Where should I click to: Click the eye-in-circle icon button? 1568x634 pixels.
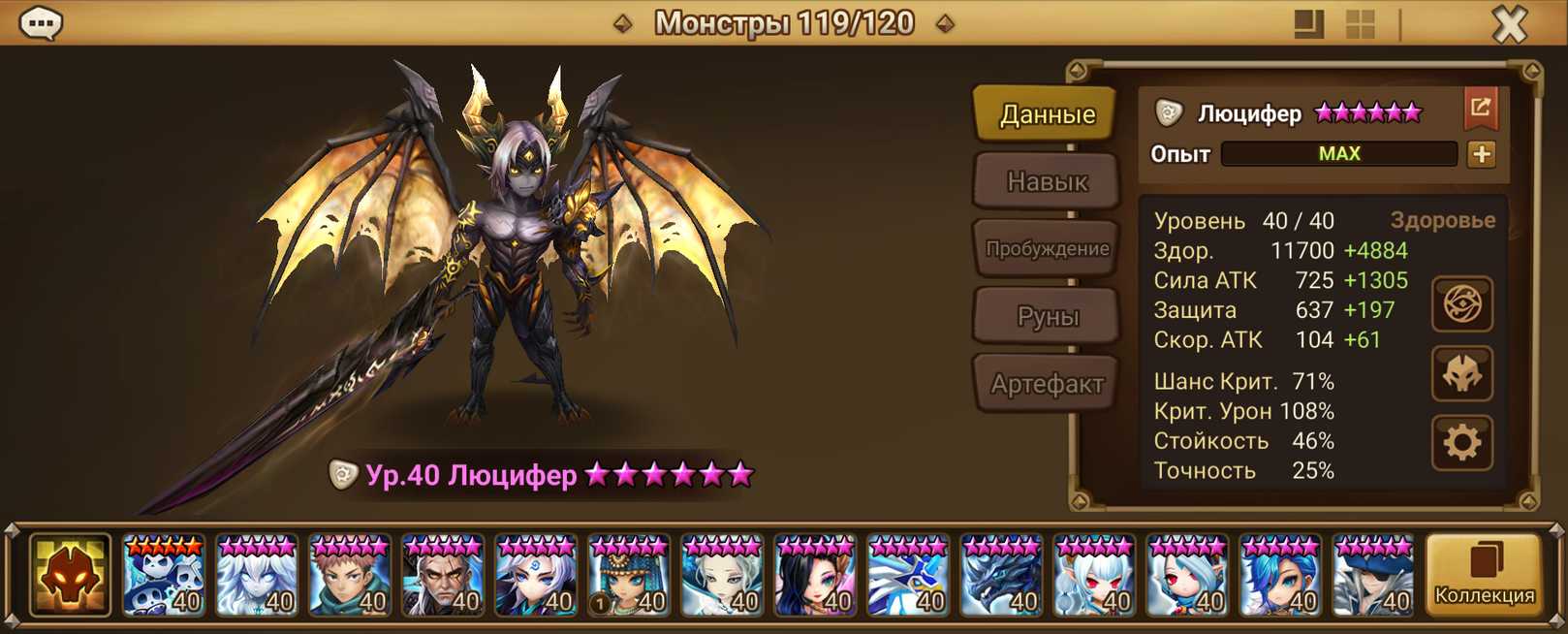coord(1461,304)
